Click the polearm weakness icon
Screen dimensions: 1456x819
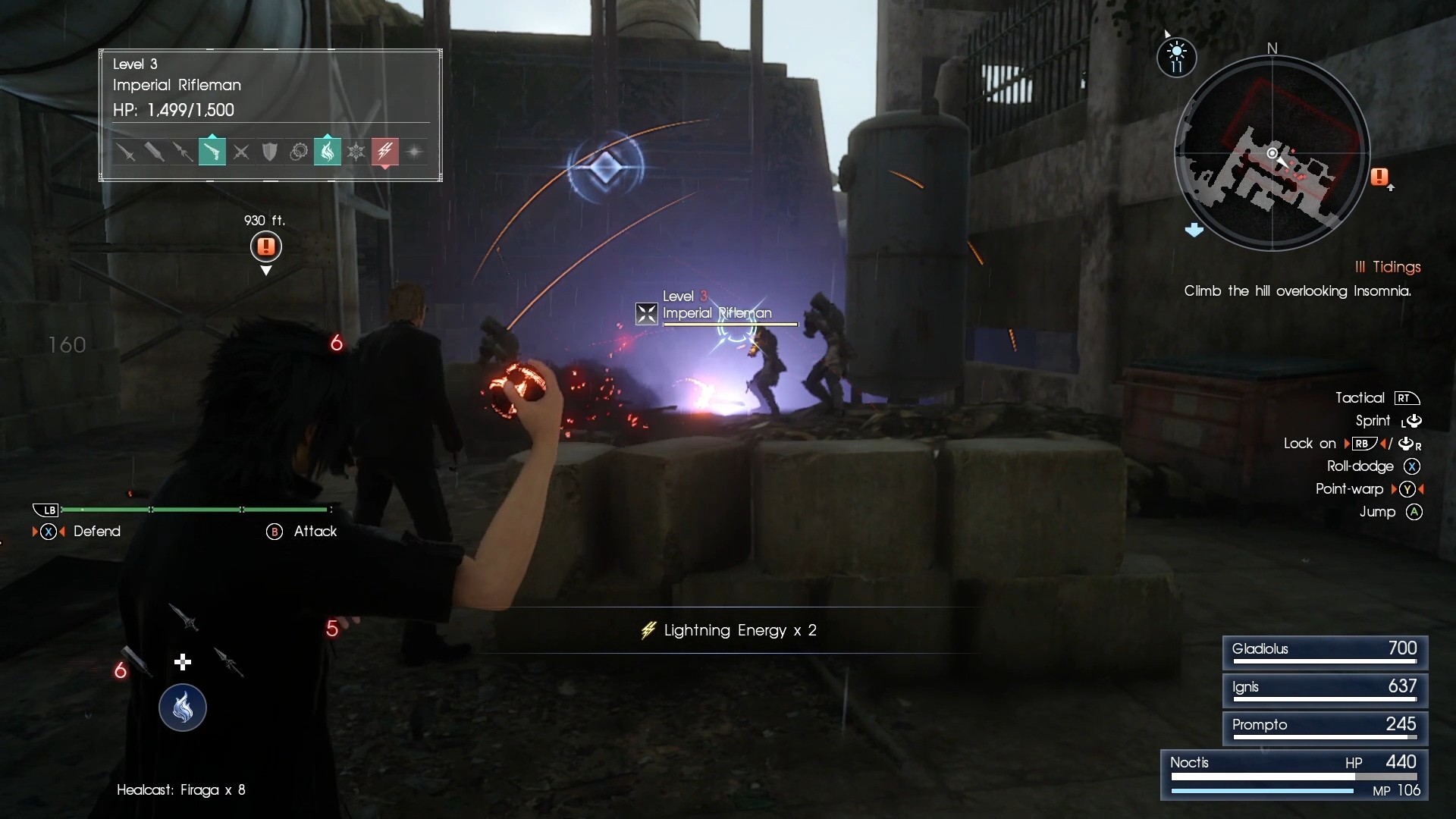click(183, 152)
